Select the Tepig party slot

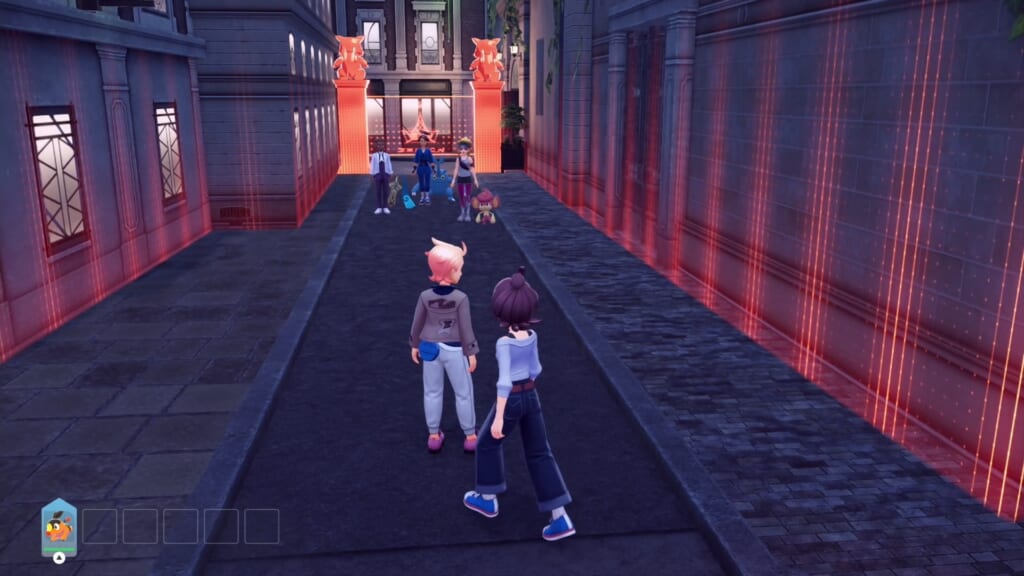[59, 527]
